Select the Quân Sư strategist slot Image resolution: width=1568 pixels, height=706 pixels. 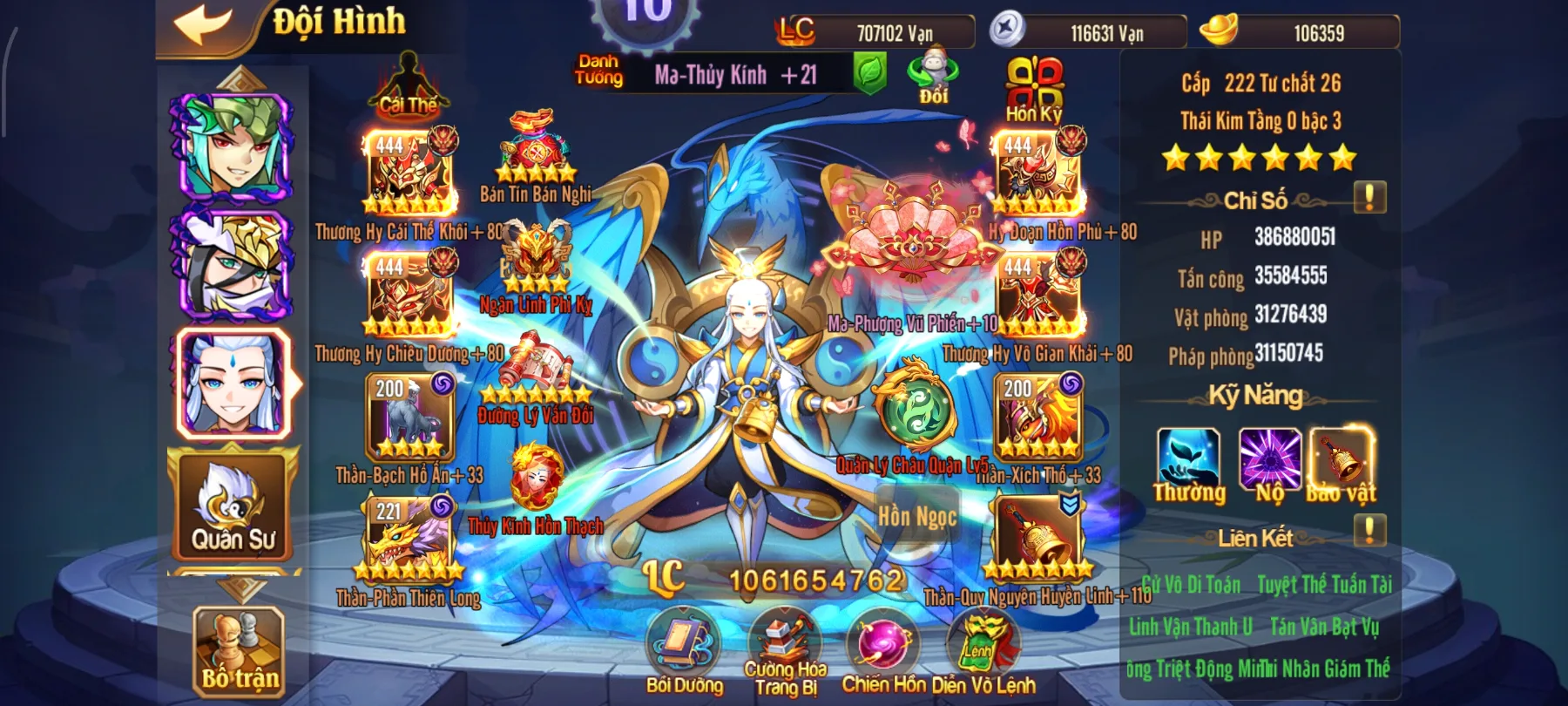[x=233, y=506]
